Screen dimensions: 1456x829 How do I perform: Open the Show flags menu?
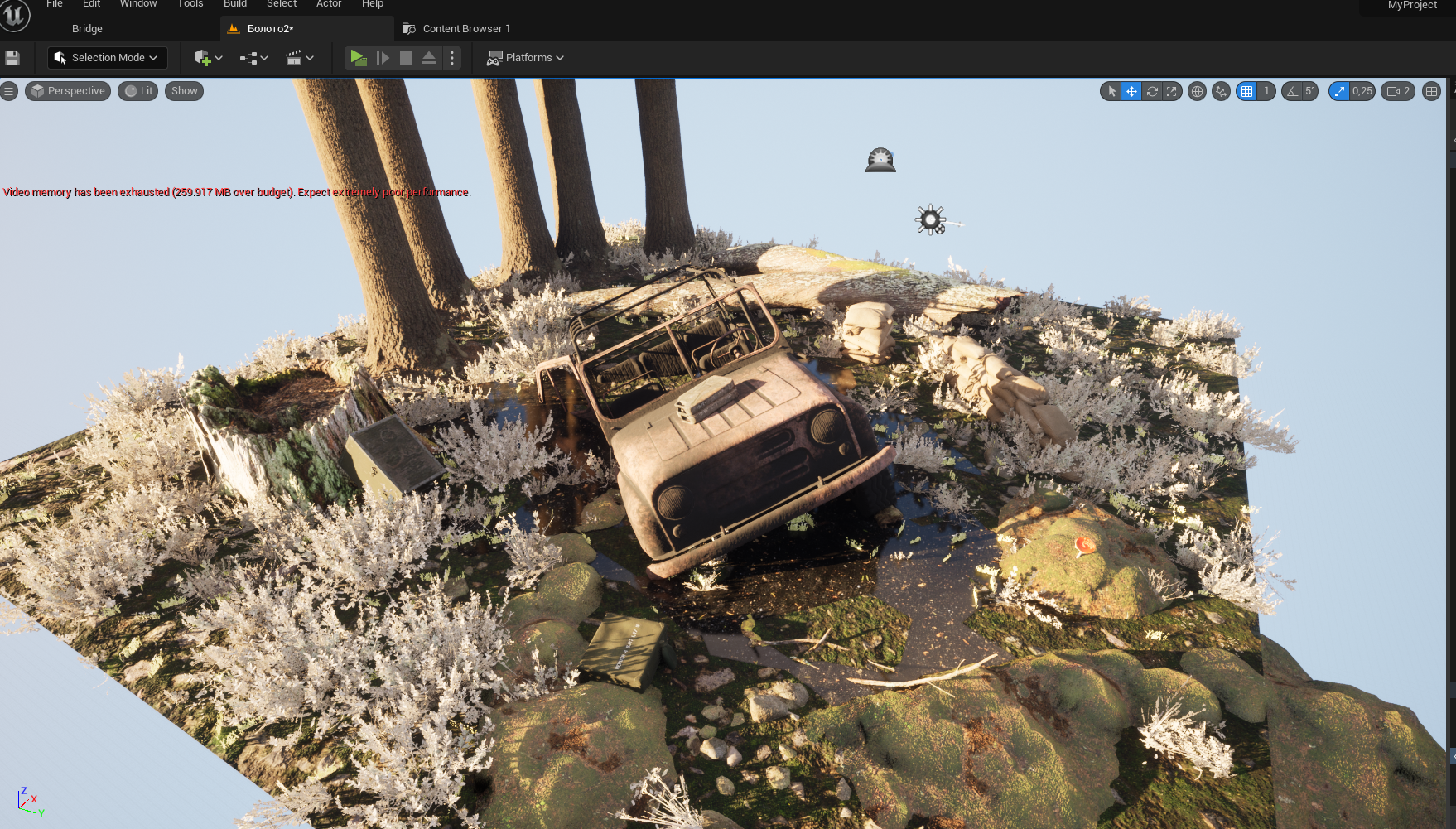184,91
